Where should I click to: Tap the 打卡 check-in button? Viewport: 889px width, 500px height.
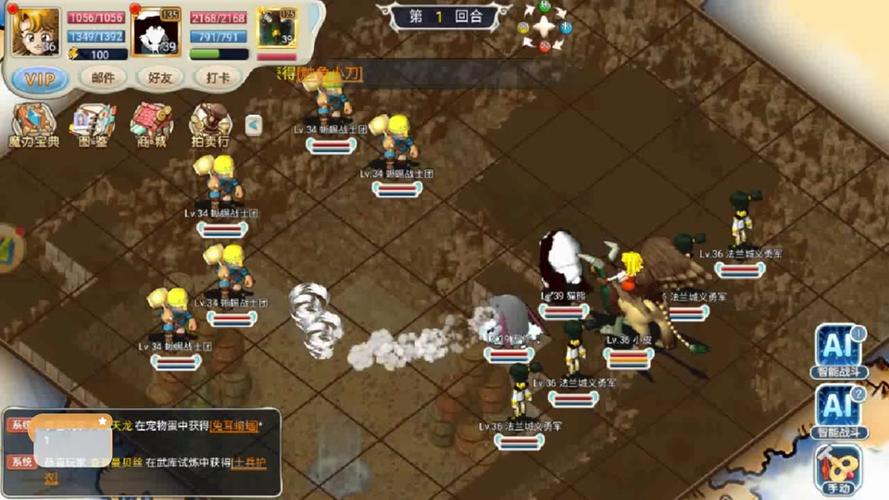(x=217, y=78)
